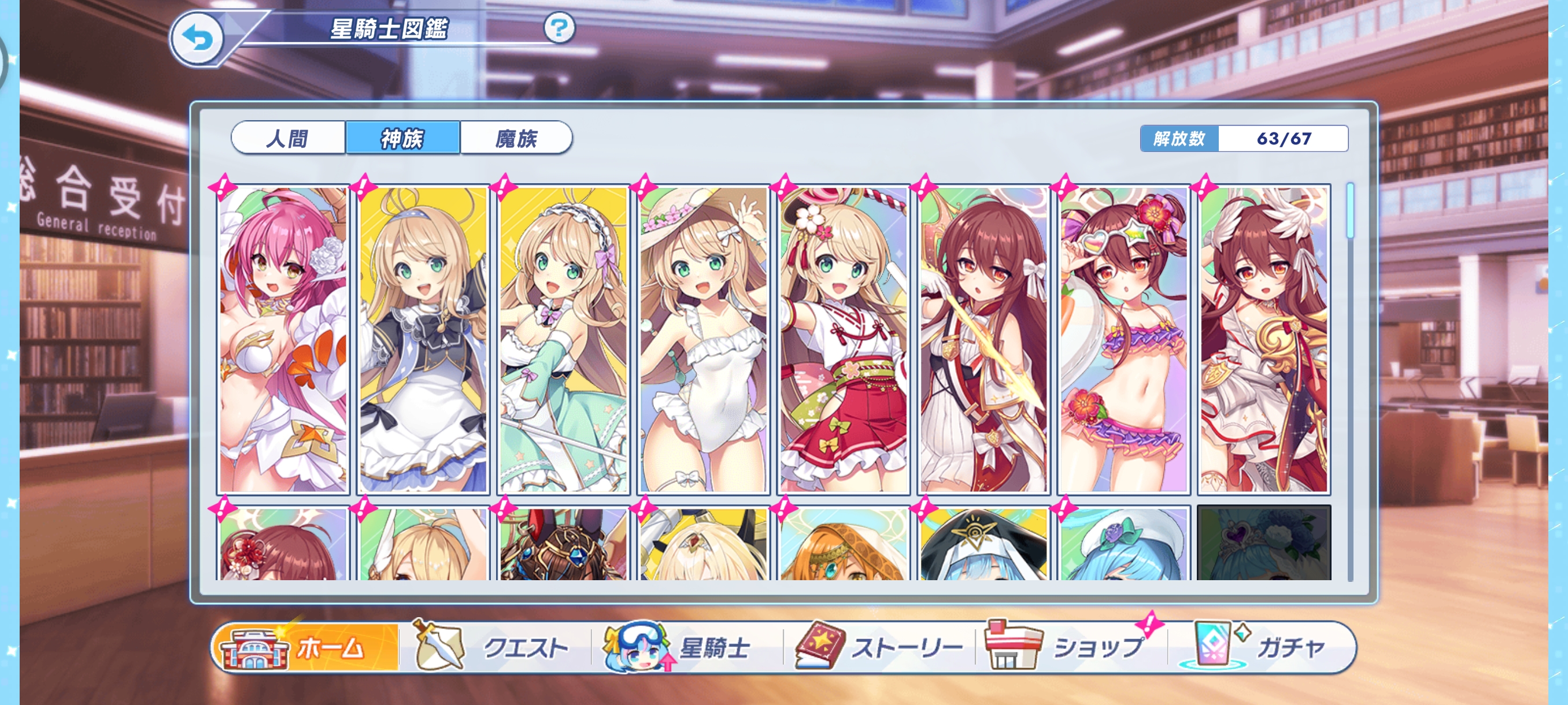Choose the blonde girl in mint green dress

pyautogui.click(x=563, y=339)
